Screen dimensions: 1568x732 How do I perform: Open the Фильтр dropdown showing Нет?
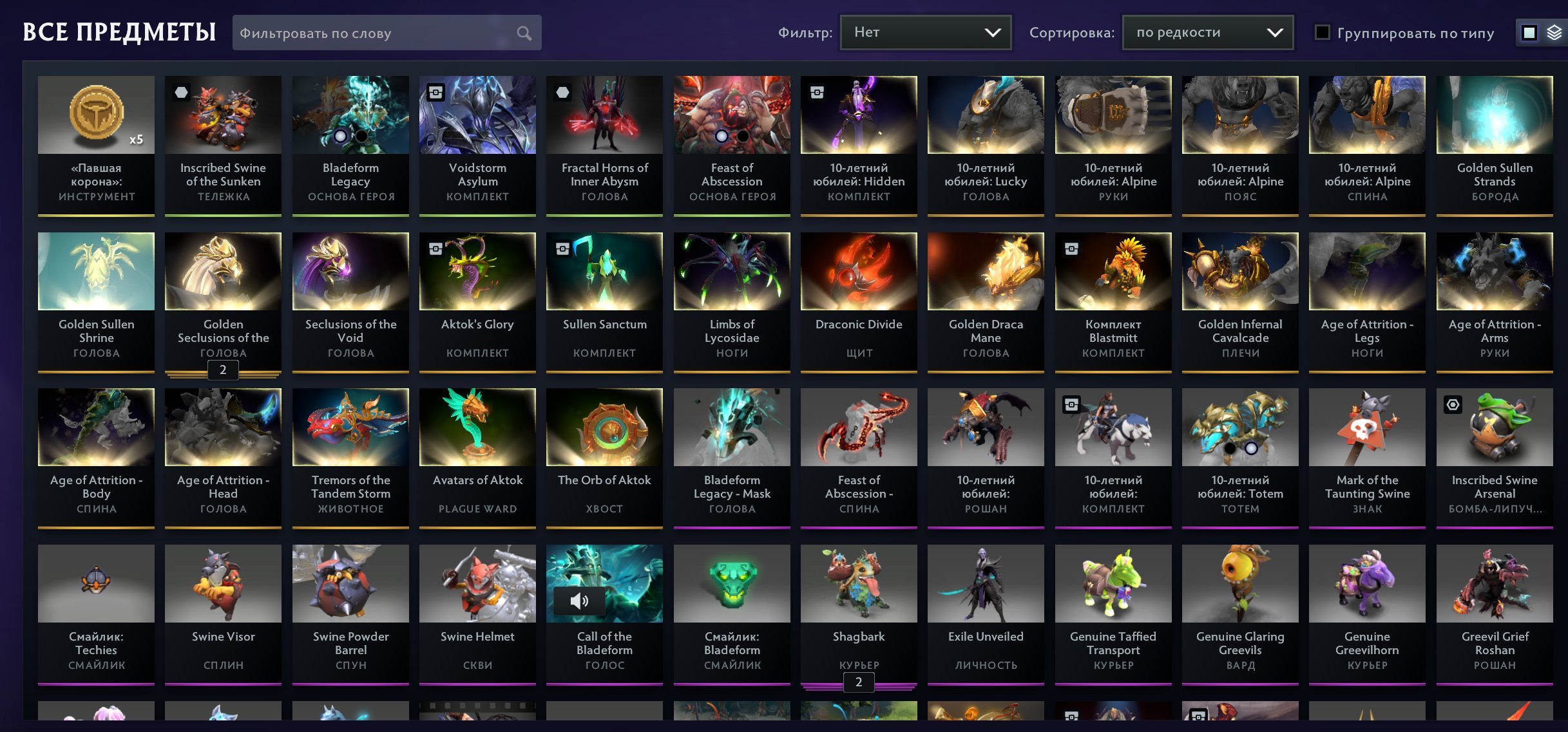tap(926, 32)
